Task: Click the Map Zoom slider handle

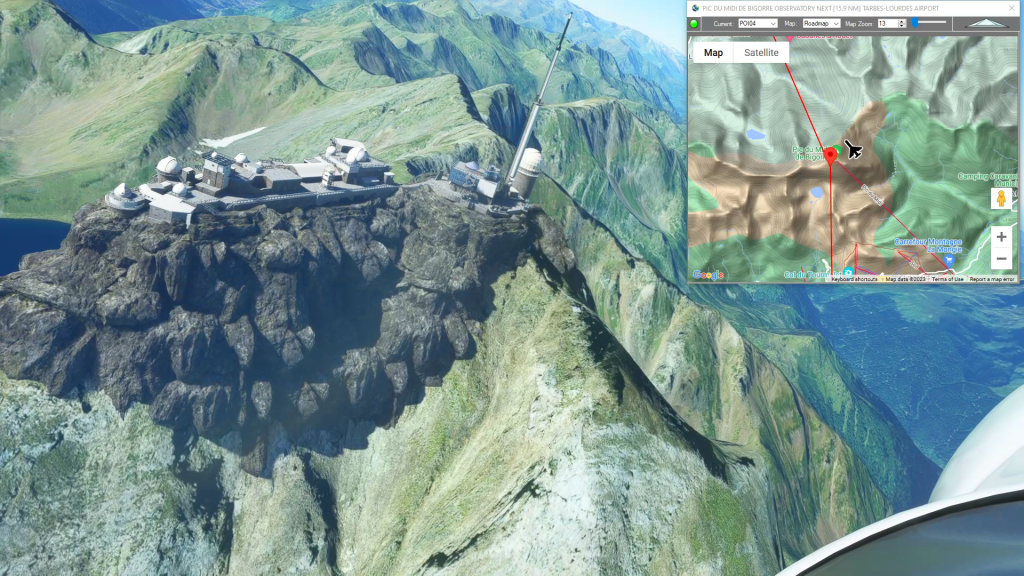Action: [914, 22]
